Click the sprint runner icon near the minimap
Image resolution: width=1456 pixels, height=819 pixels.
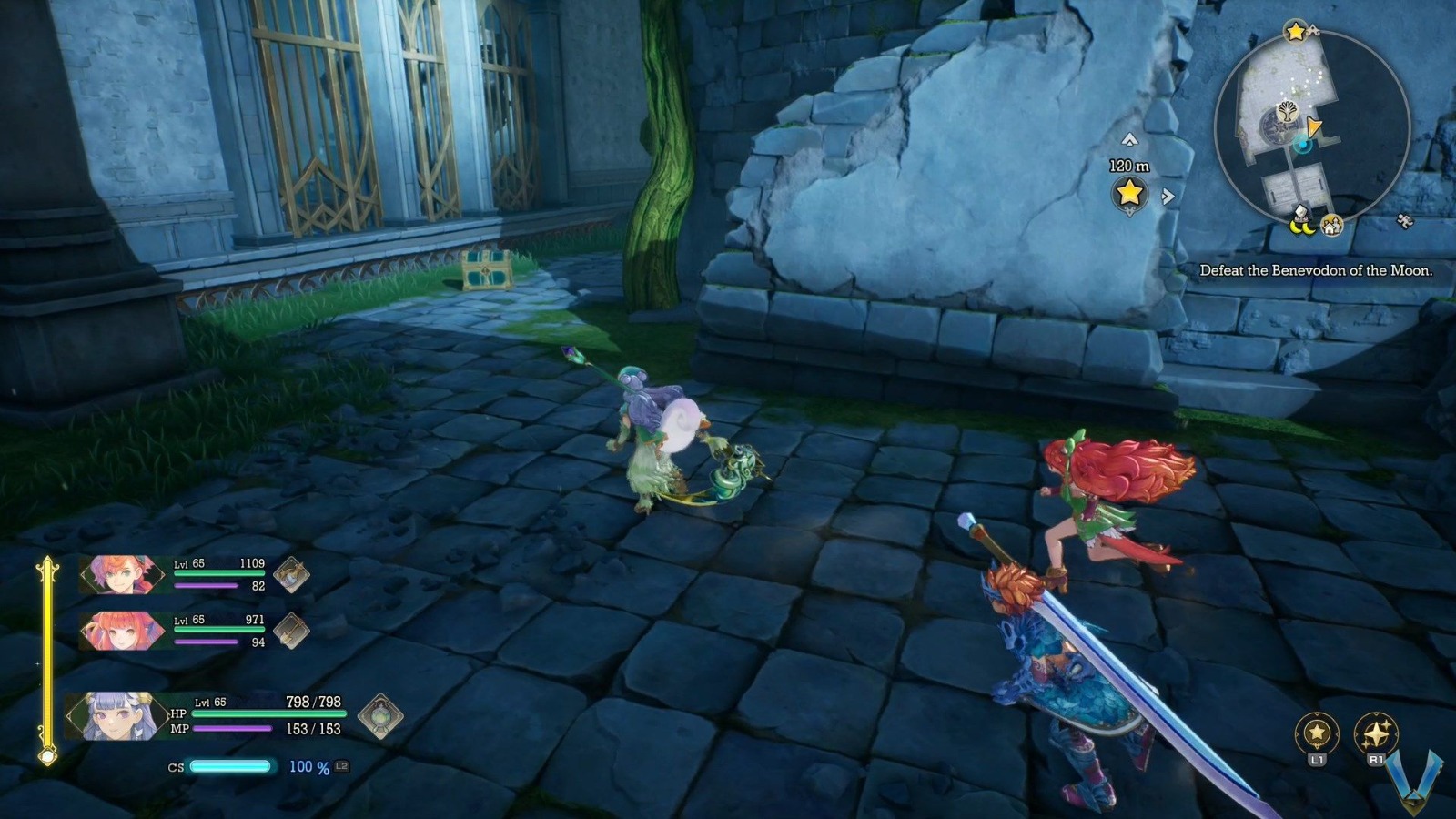click(1404, 219)
